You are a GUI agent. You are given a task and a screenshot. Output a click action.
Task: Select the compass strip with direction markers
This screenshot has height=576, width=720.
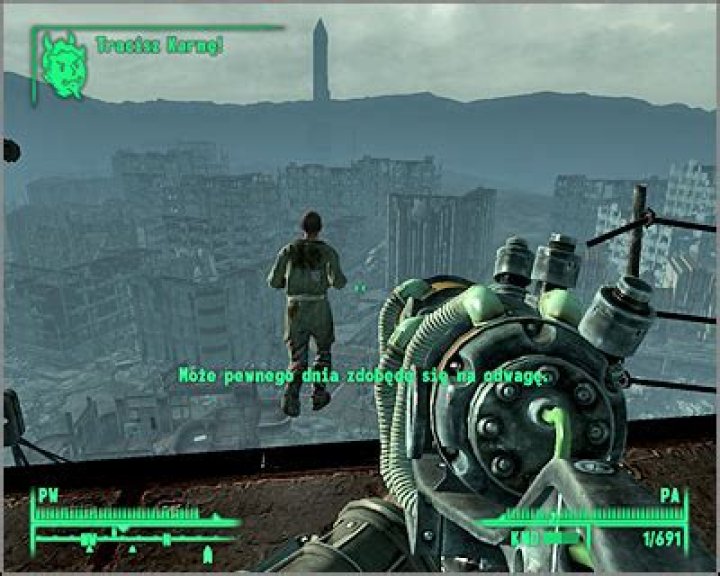[135, 542]
